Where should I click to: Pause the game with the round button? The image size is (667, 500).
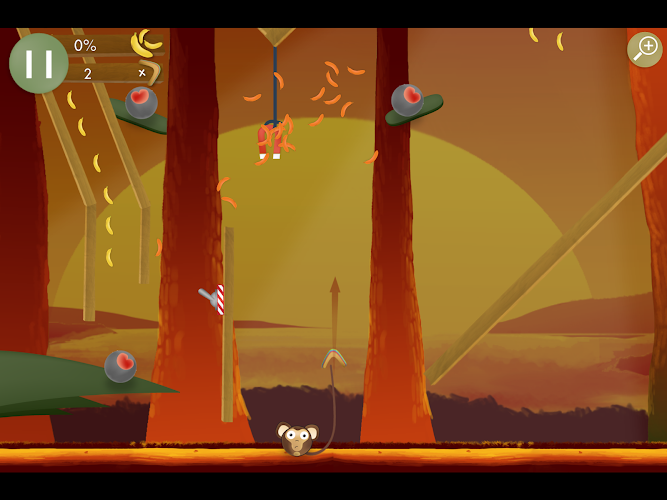[39, 63]
